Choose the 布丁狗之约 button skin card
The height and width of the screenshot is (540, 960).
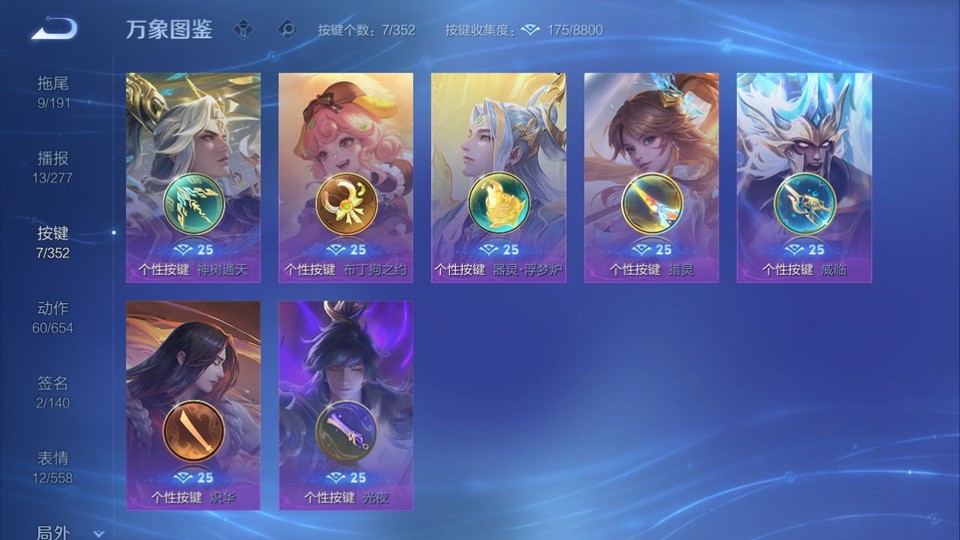coord(346,177)
